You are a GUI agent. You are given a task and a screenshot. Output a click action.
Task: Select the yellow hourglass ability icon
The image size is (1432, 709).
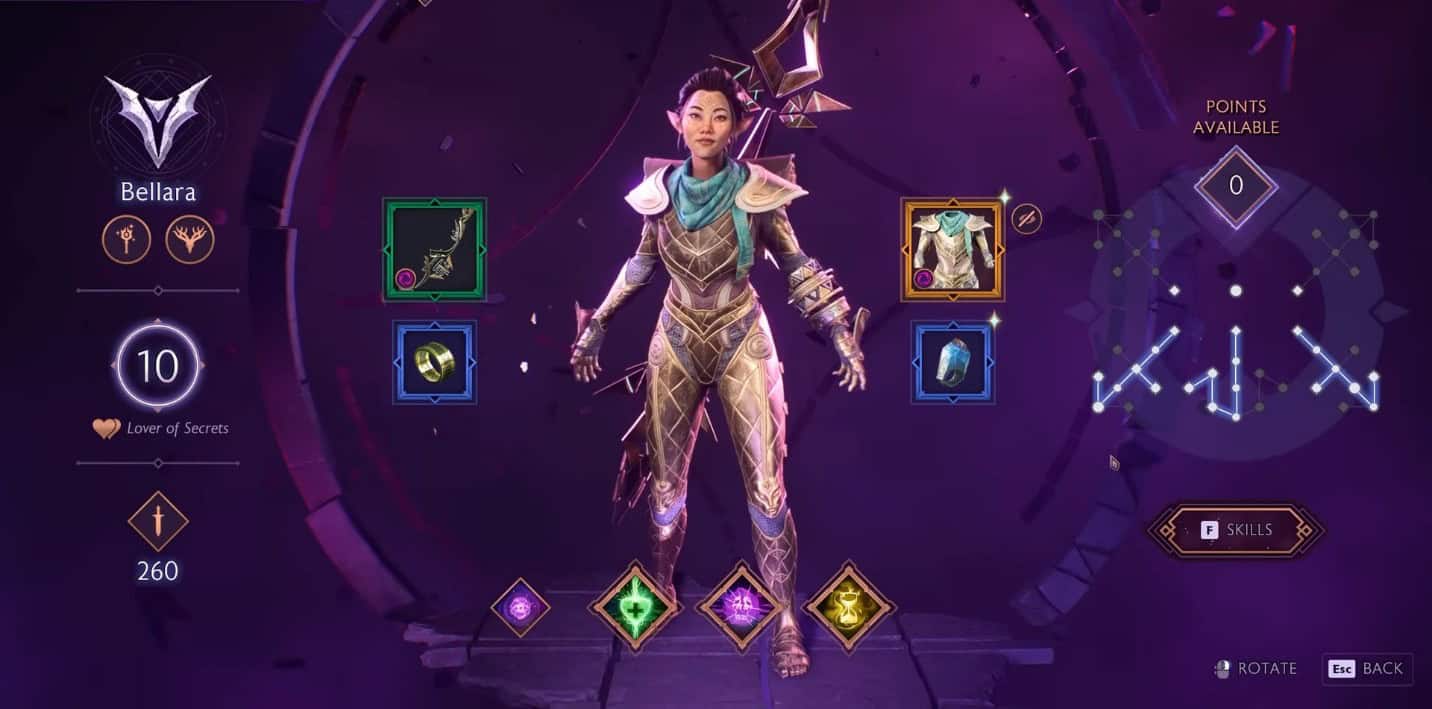[849, 607]
